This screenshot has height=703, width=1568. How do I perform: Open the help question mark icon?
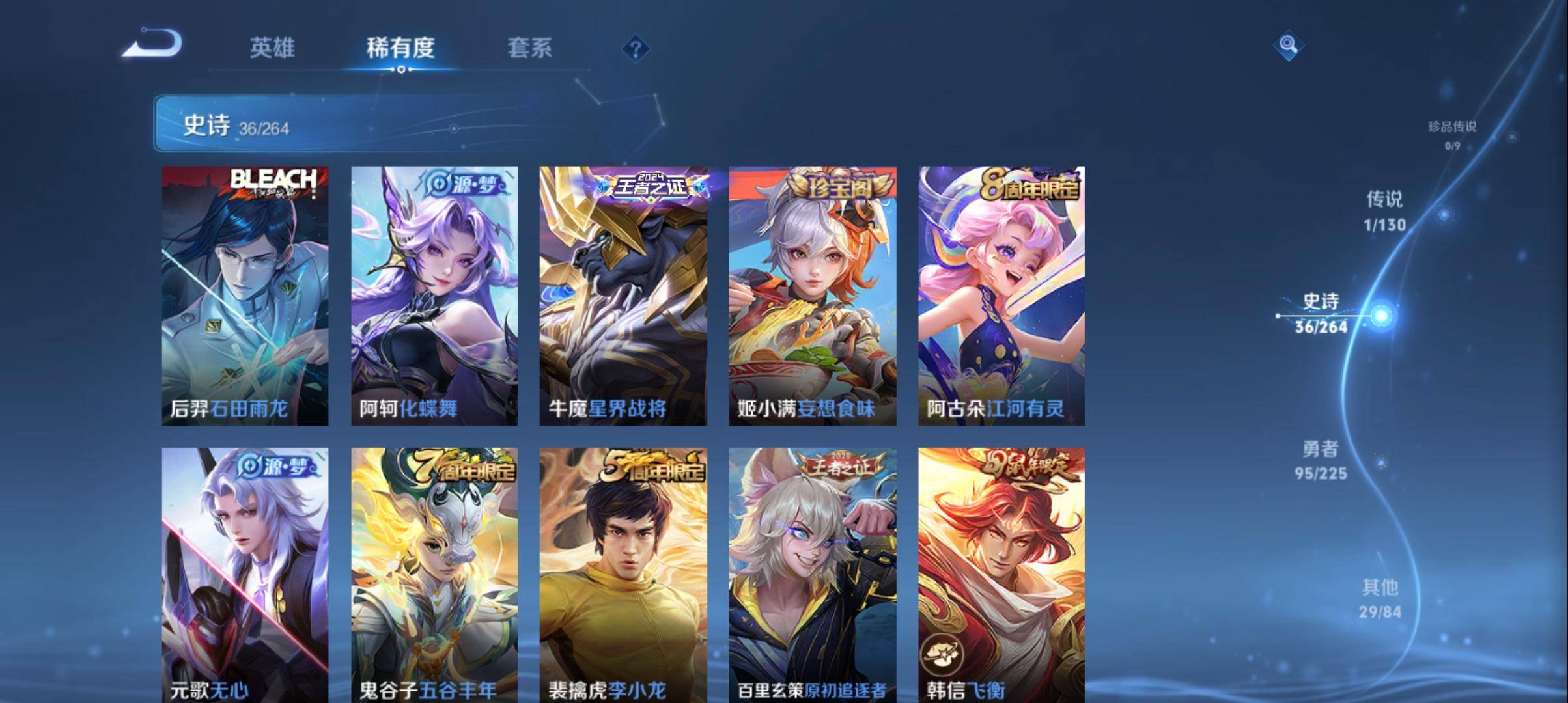pyautogui.click(x=637, y=49)
